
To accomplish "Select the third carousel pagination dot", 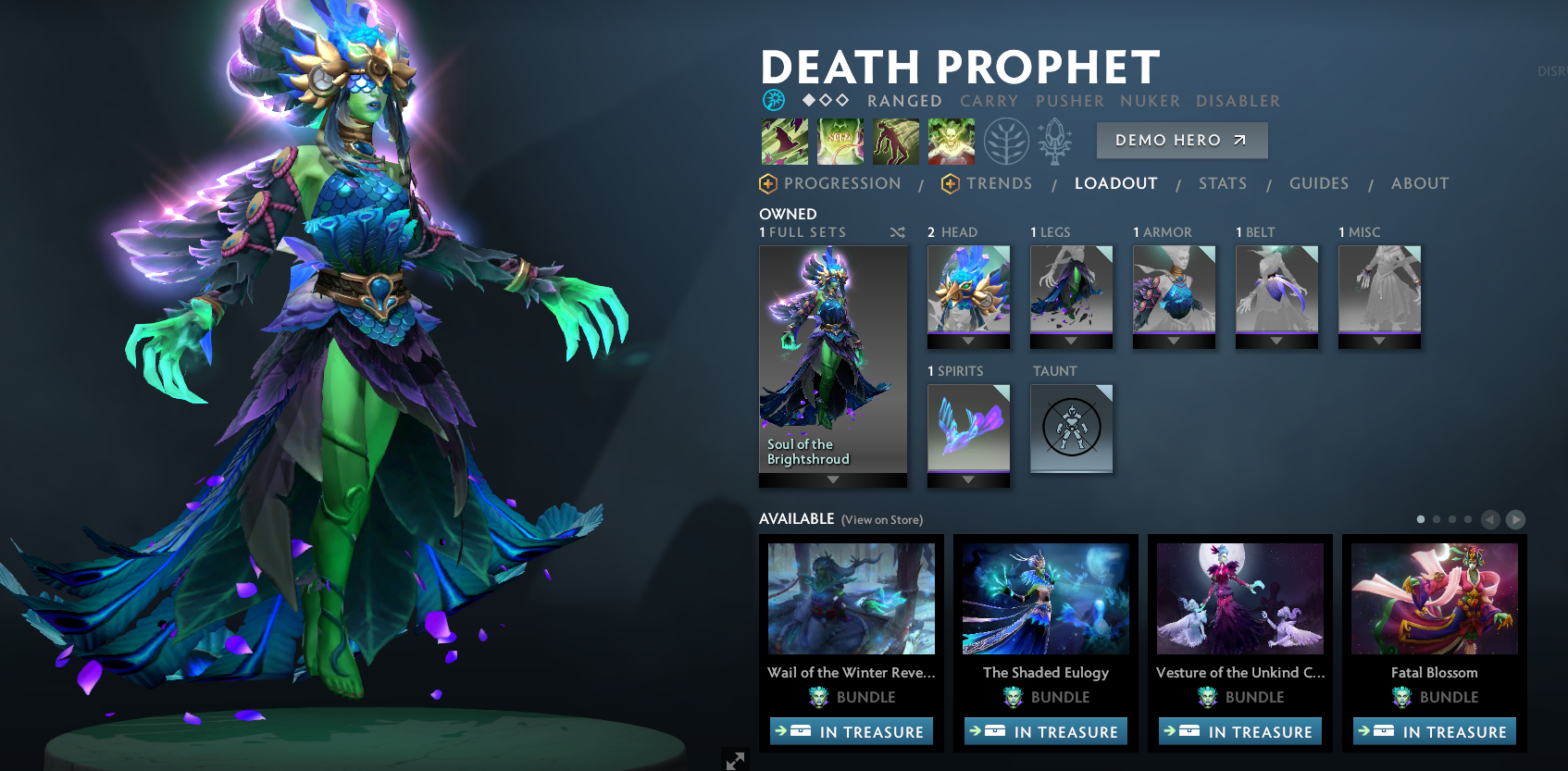I will (x=1452, y=519).
